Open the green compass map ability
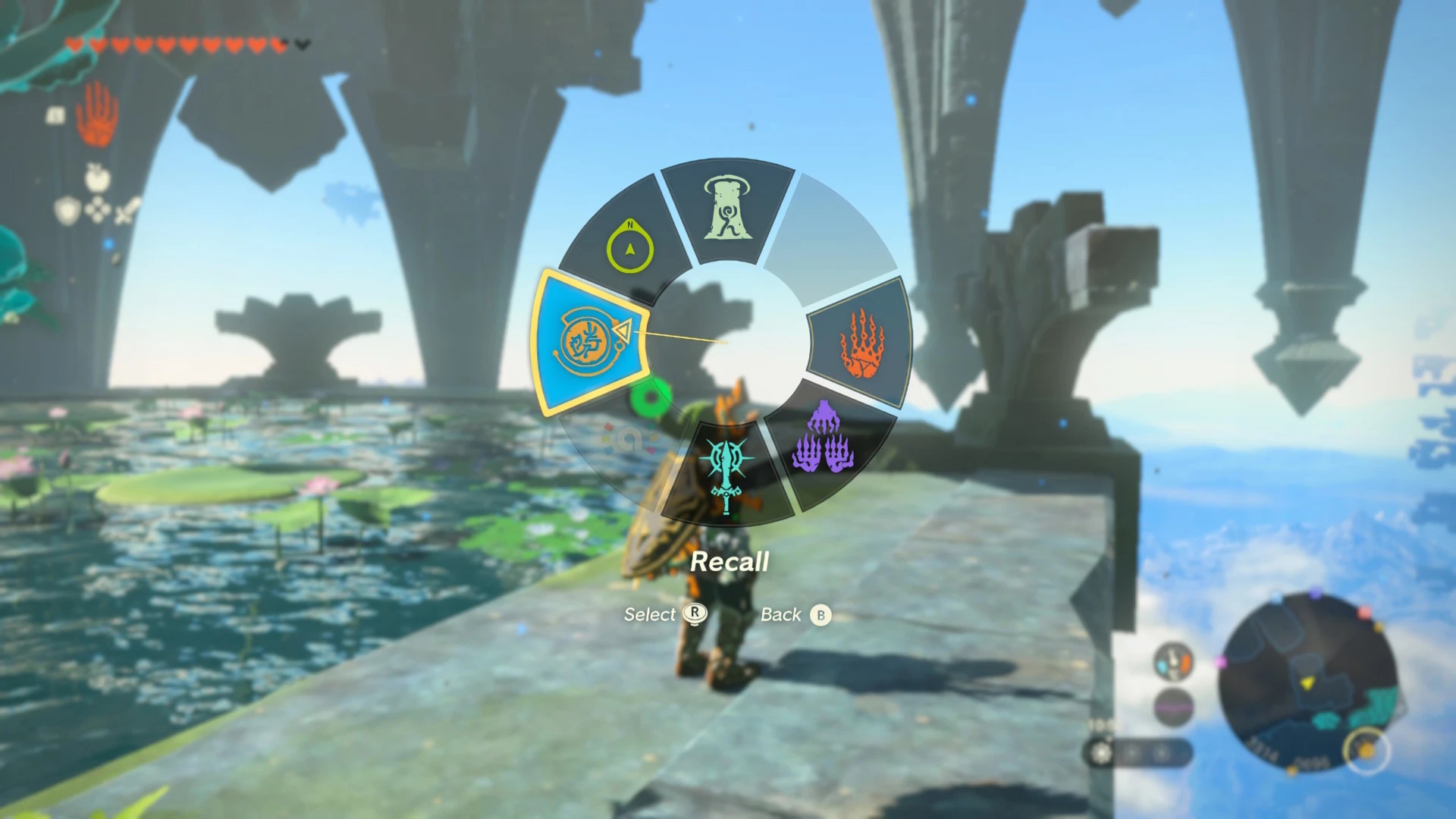1456x819 pixels. click(629, 246)
